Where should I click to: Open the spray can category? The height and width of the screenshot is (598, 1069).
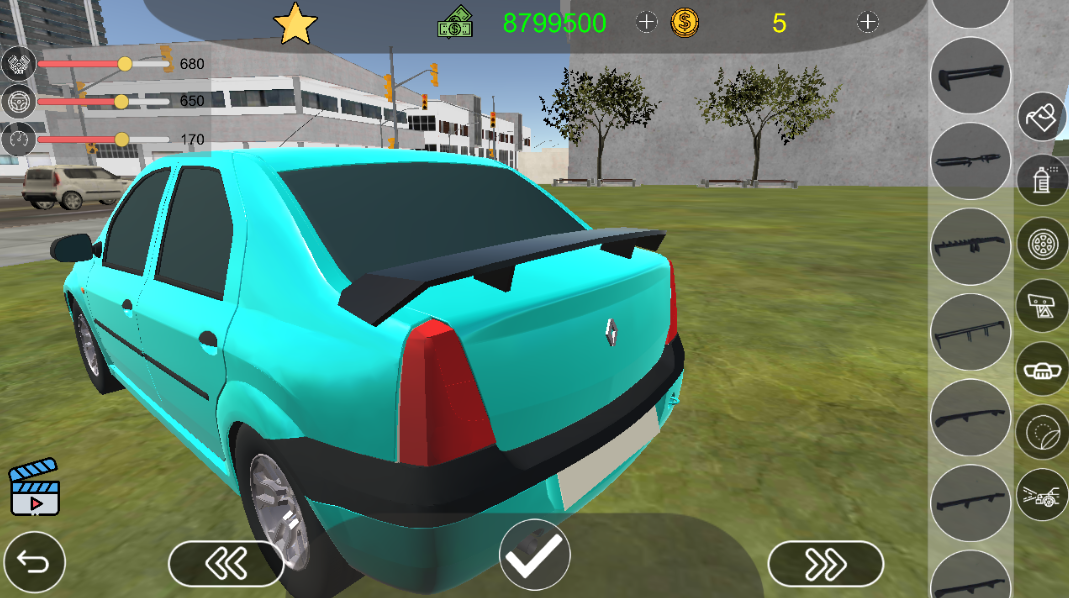[x=1042, y=180]
